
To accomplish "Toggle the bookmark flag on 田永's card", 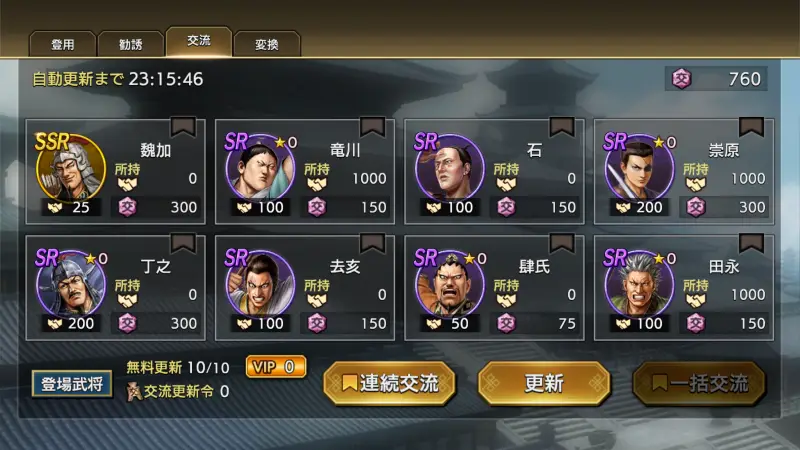I will click(x=751, y=243).
